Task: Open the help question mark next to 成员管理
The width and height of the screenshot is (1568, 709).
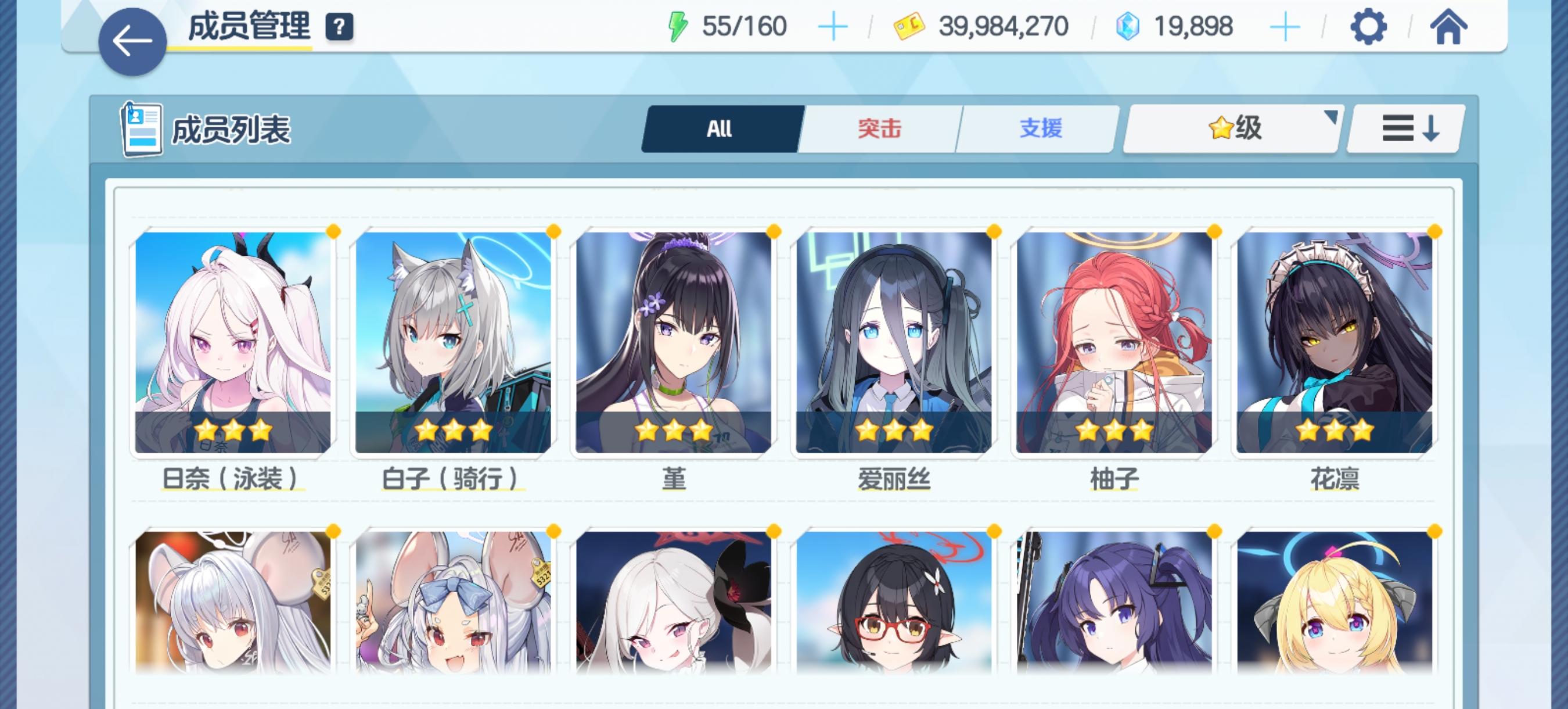Action: coord(339,26)
